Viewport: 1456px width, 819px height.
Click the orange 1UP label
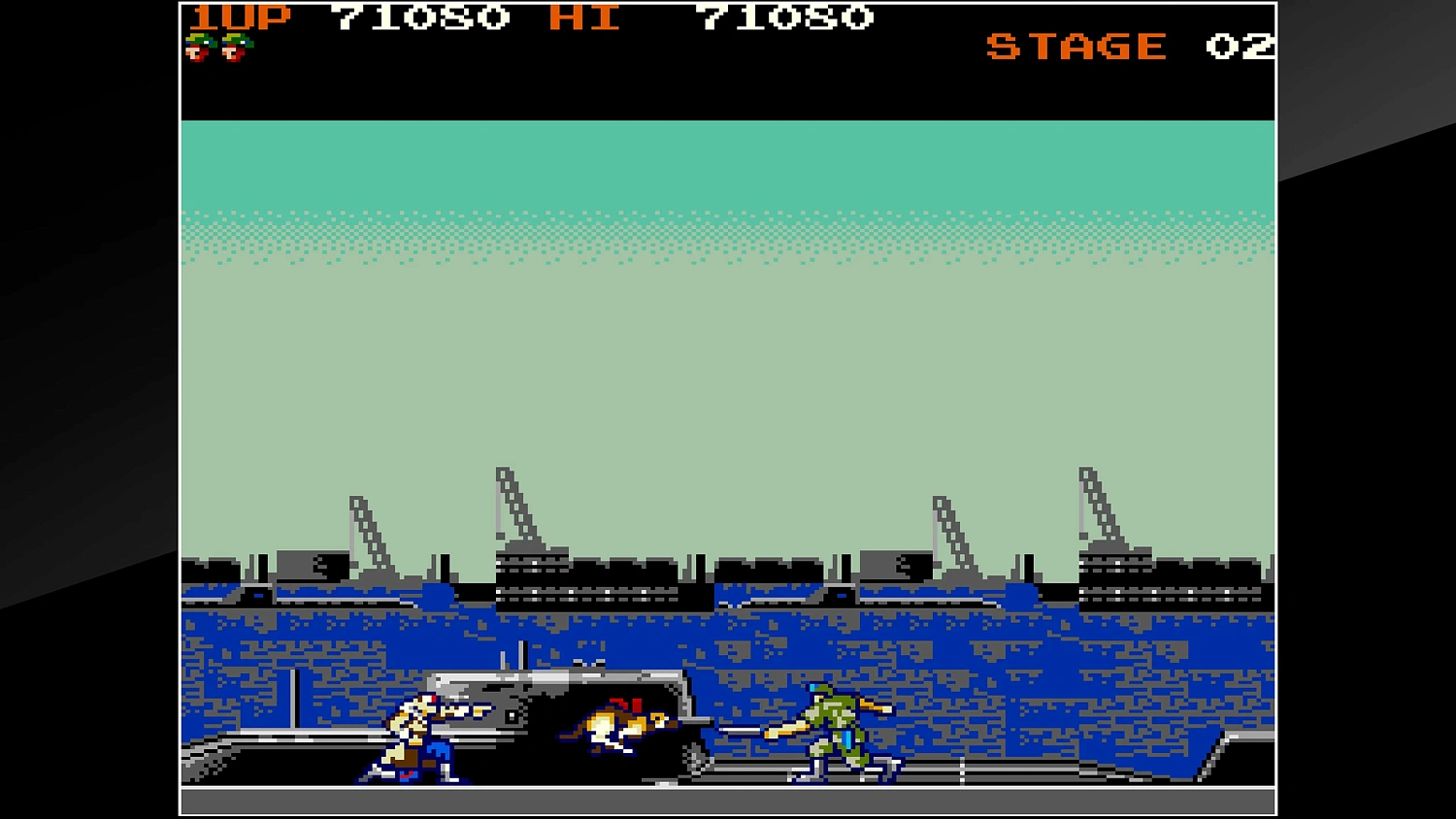241,16
